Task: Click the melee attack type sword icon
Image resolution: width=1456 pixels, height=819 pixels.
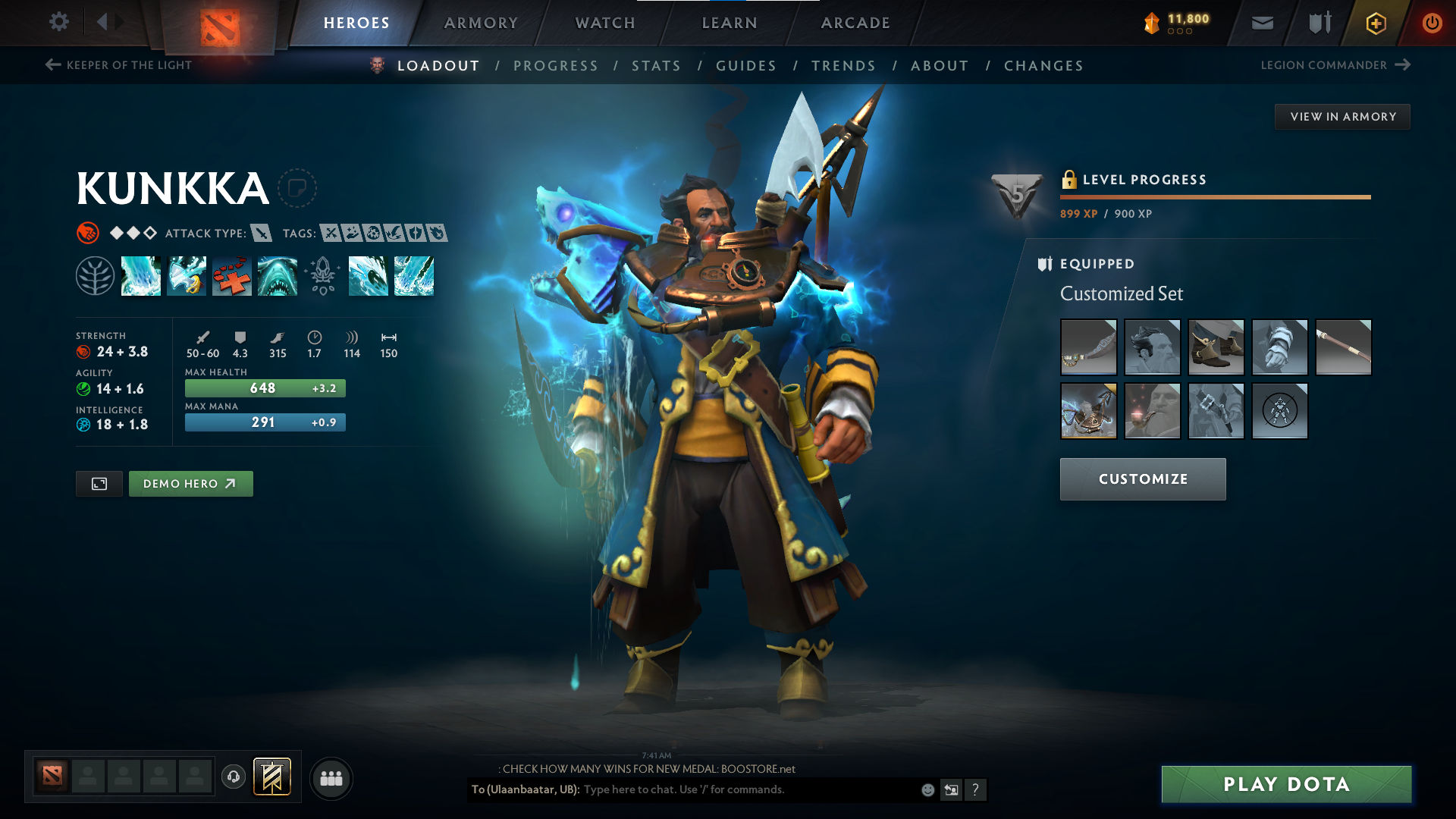Action: (261, 234)
